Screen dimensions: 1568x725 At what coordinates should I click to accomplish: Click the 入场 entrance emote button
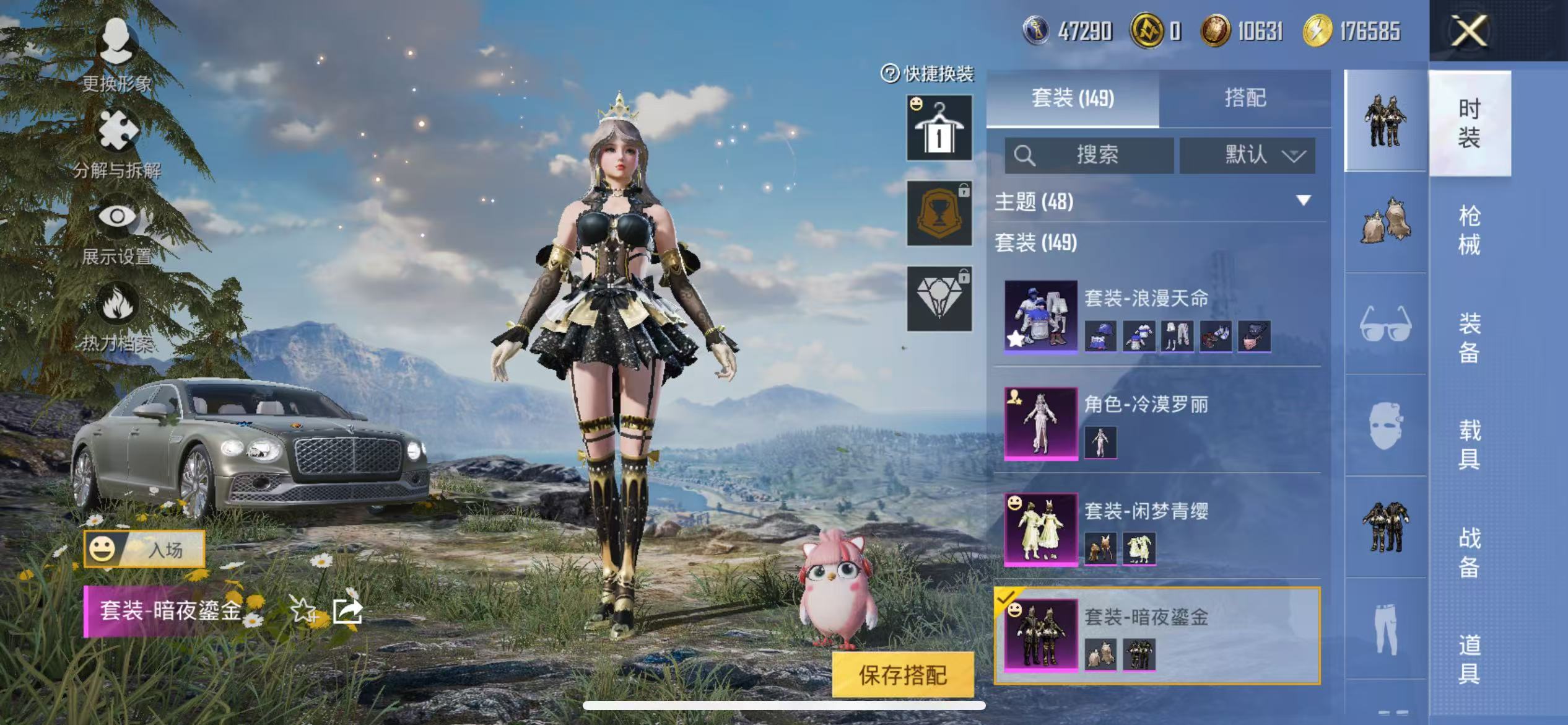point(144,549)
